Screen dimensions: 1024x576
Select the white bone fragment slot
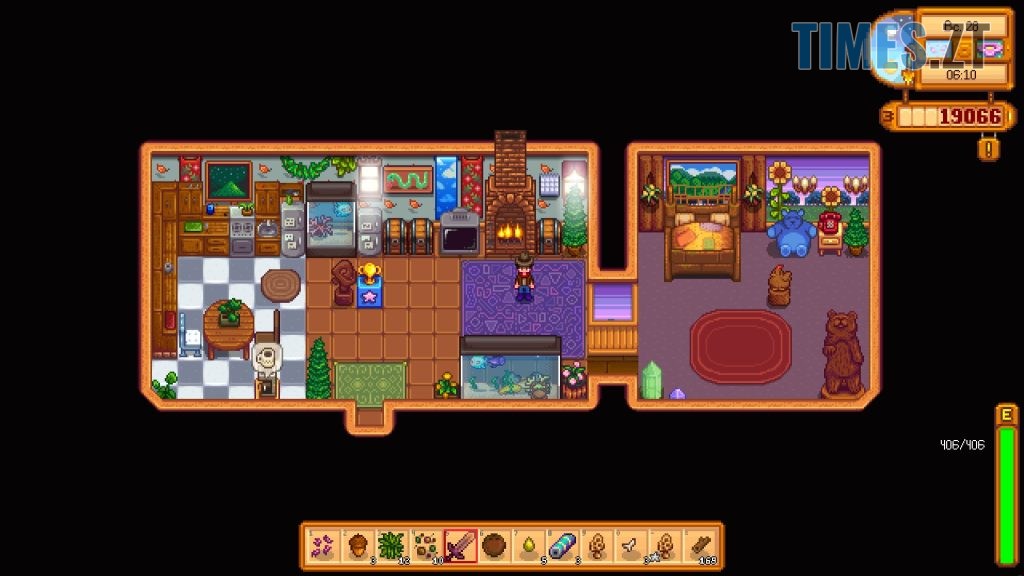click(x=630, y=546)
